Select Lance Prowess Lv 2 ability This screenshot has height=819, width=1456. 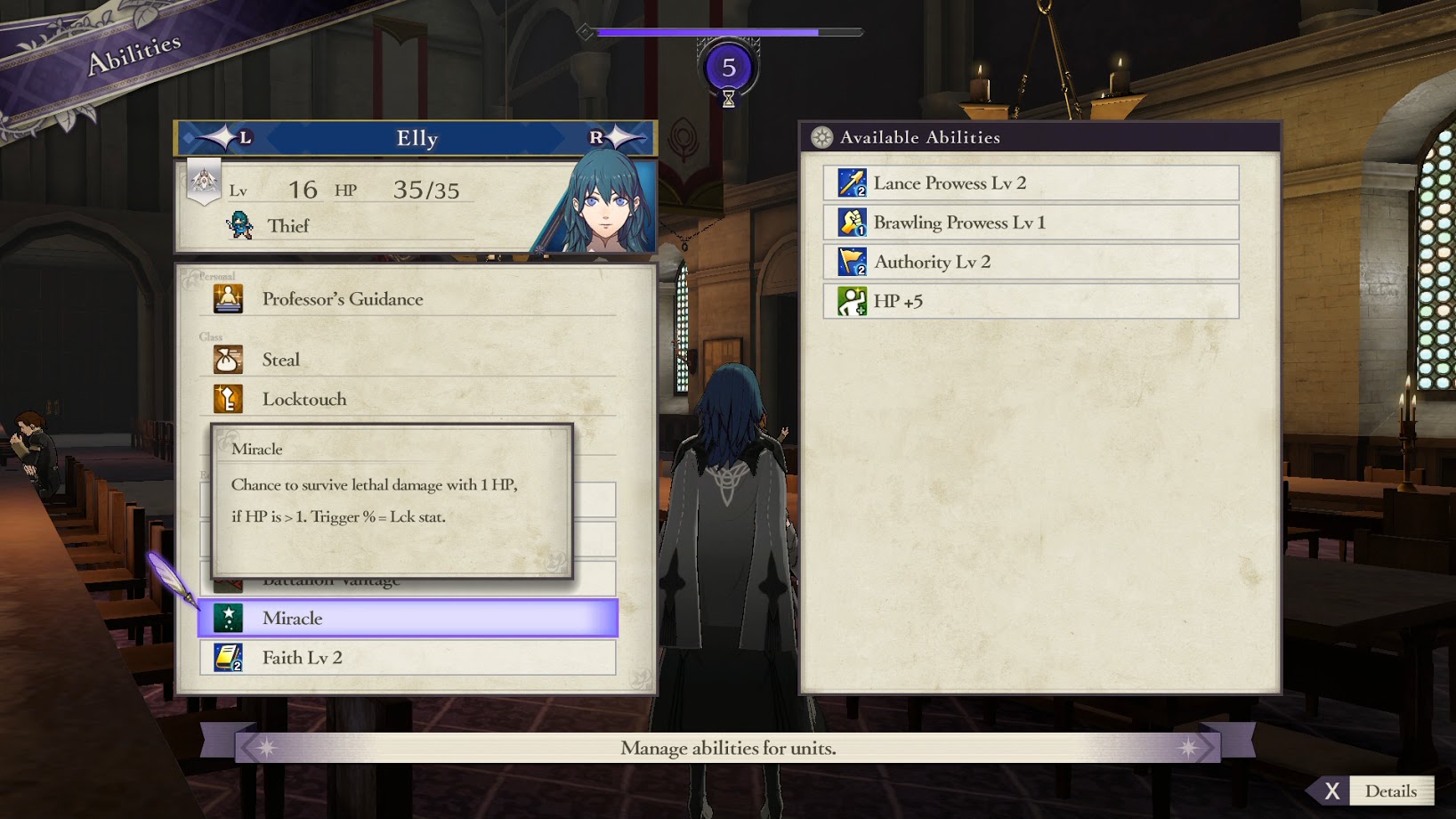tap(1031, 183)
